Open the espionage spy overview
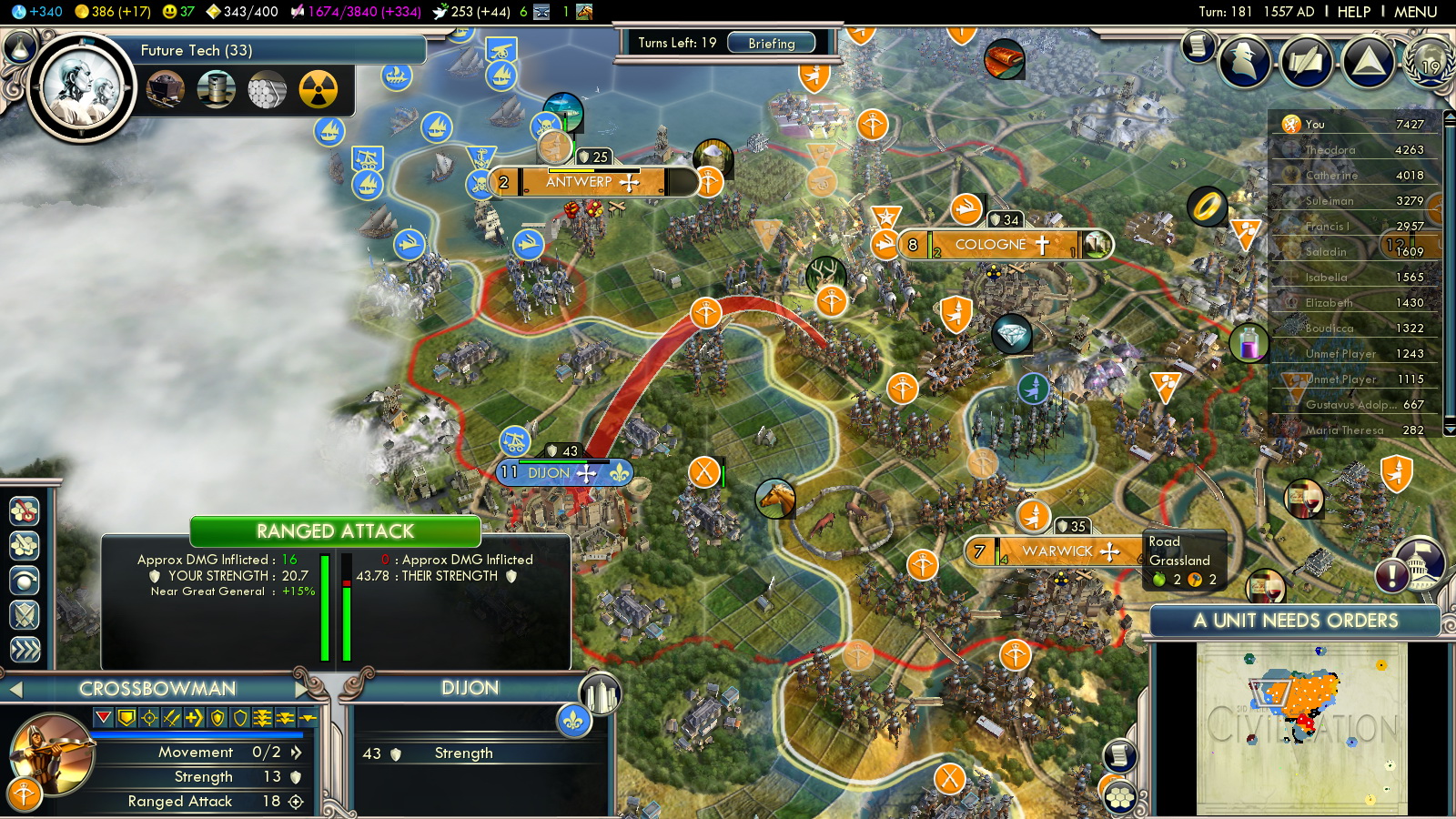 point(1245,61)
